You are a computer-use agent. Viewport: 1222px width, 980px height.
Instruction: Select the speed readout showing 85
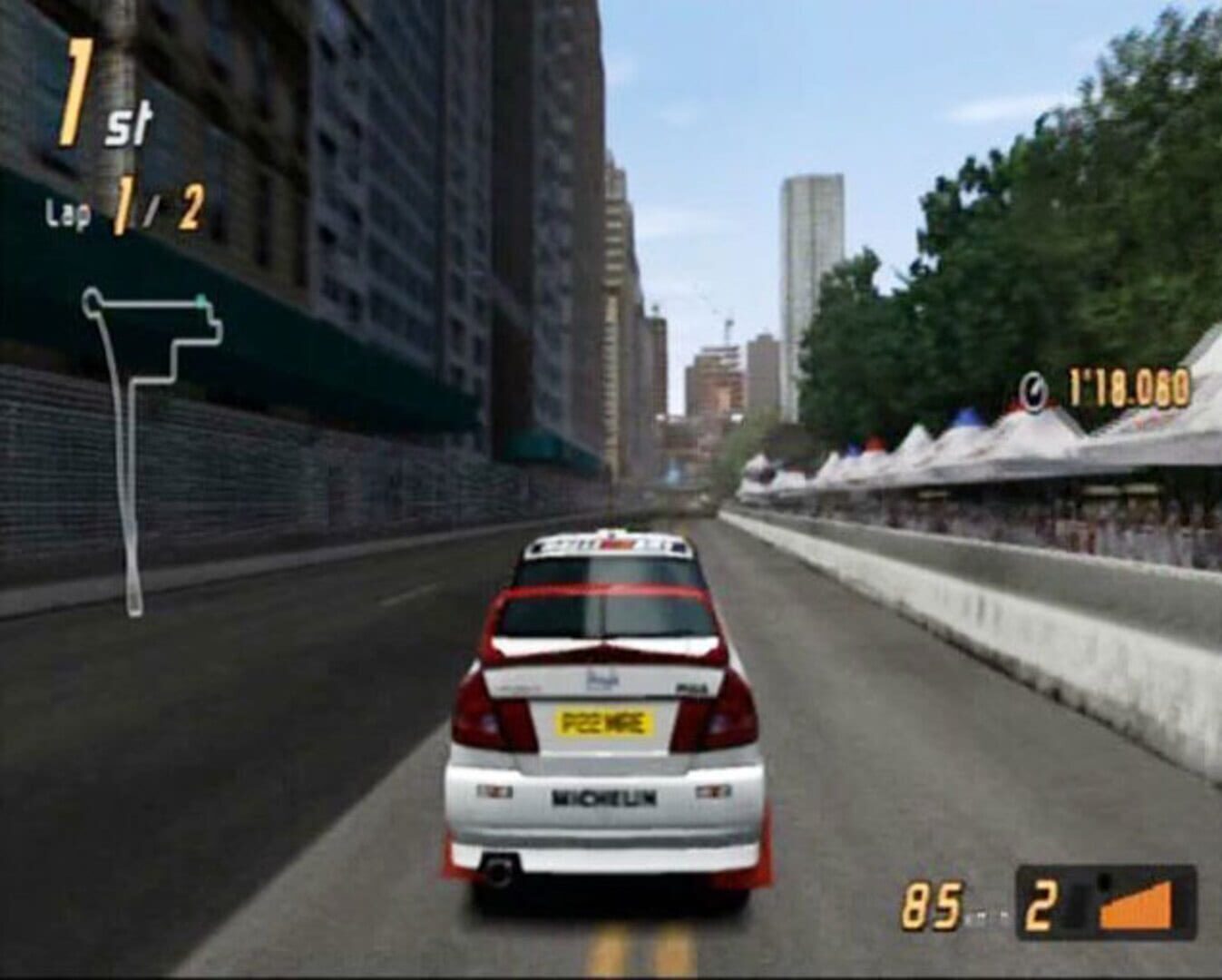932,903
